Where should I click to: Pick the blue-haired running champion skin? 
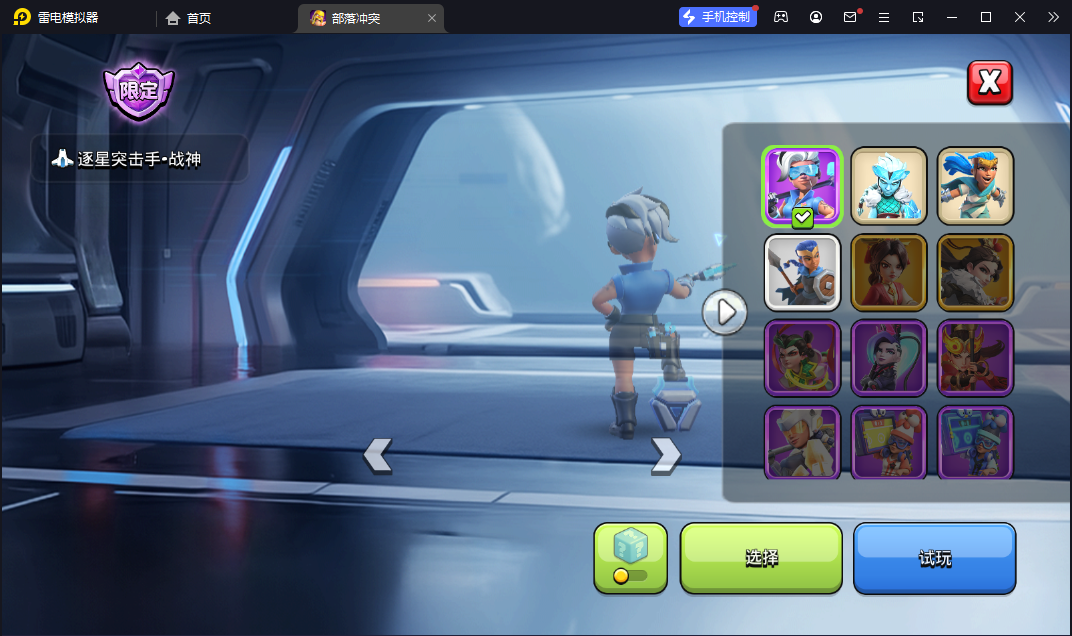[x=975, y=186]
